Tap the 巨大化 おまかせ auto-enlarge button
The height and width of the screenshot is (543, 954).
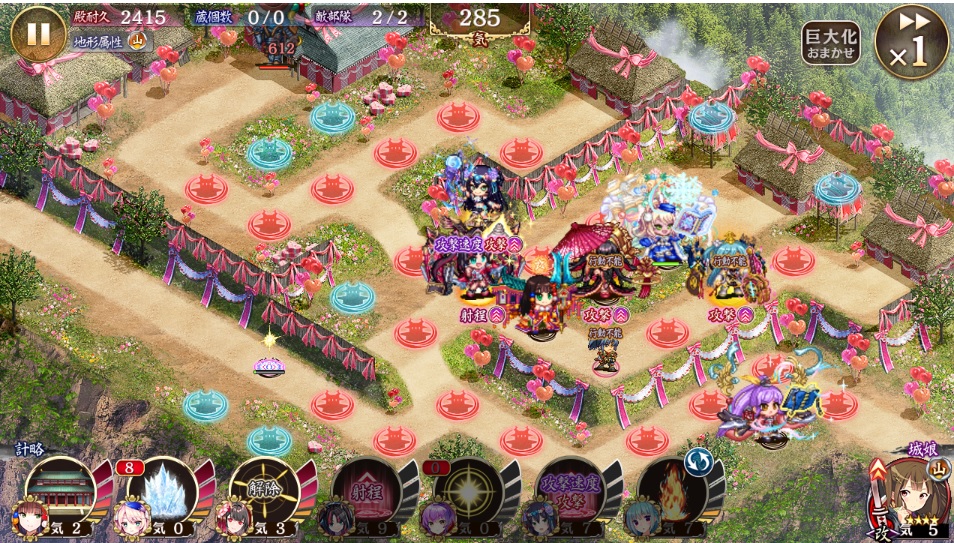pyautogui.click(x=830, y=42)
